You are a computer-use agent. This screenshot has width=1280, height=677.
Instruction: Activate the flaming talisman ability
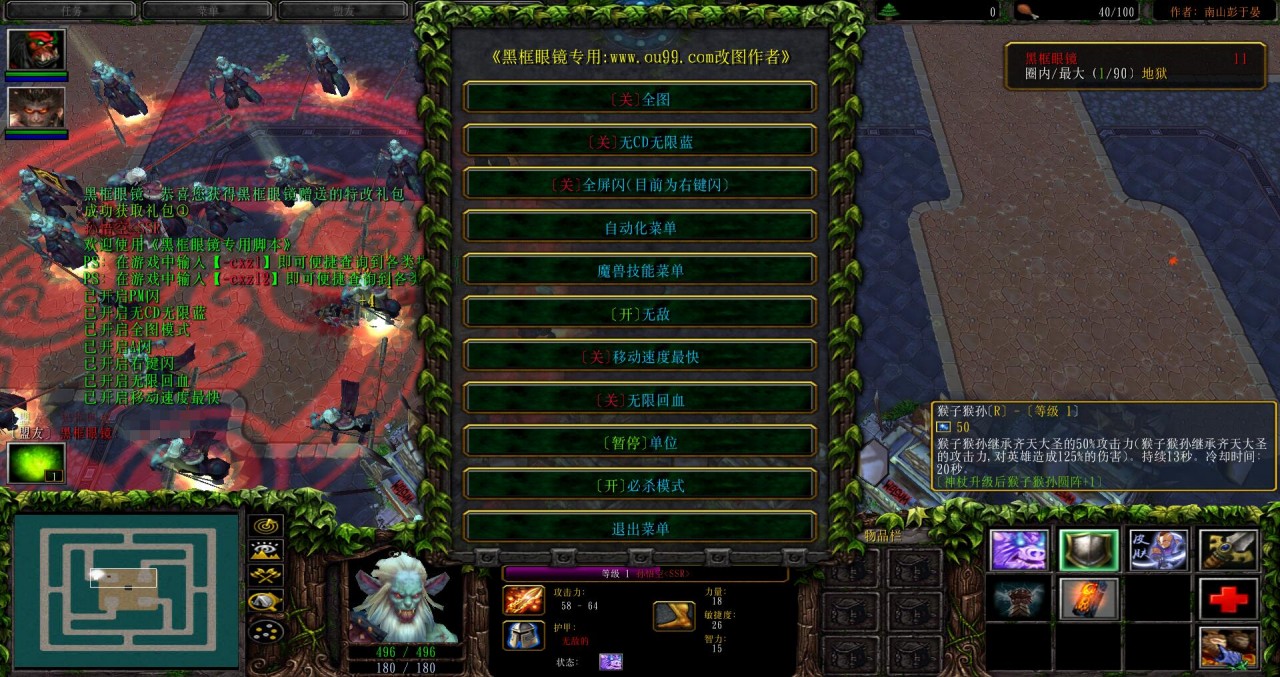1089,599
